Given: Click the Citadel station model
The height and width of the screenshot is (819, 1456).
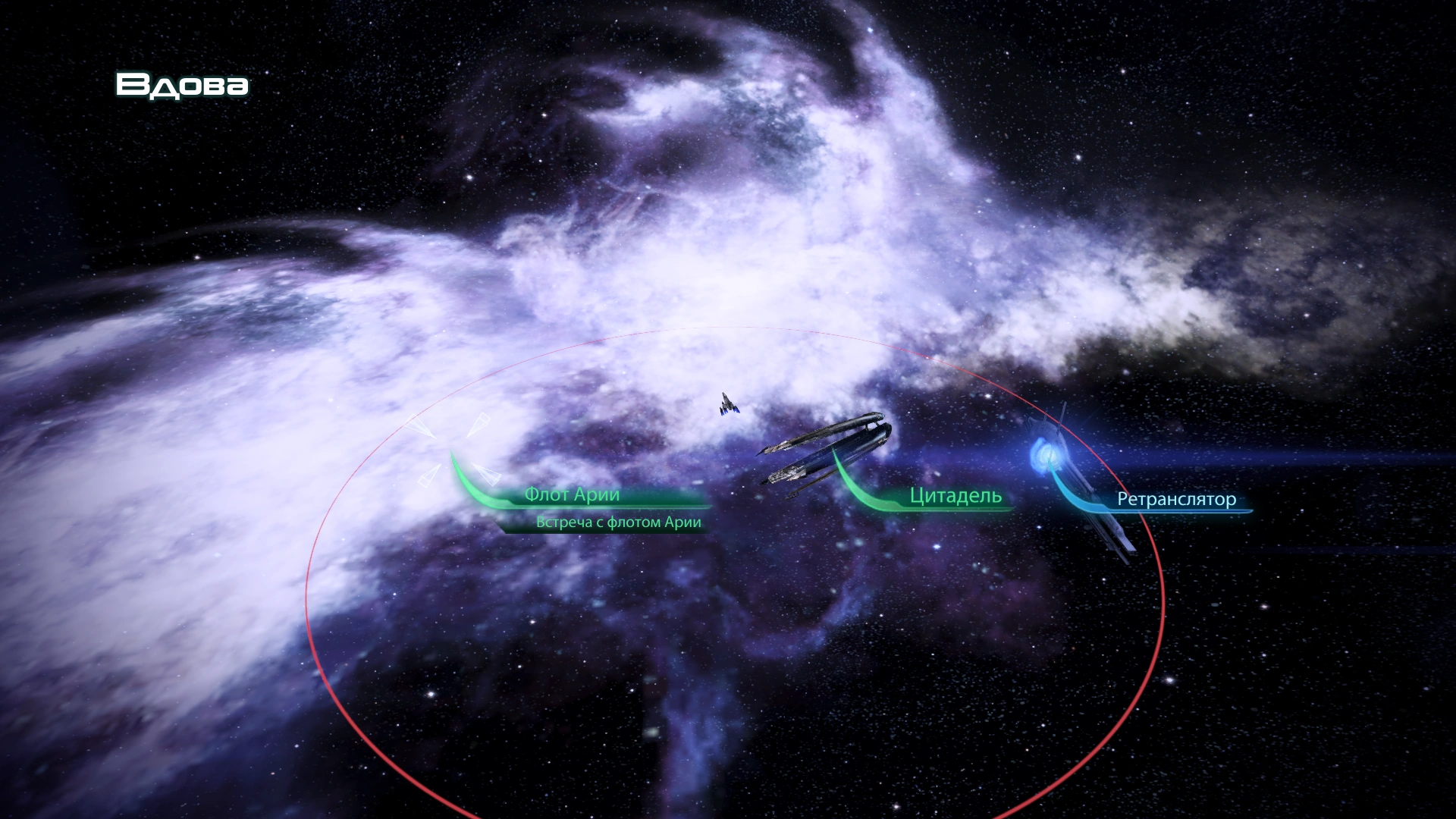Looking at the screenshot, I should [827, 447].
